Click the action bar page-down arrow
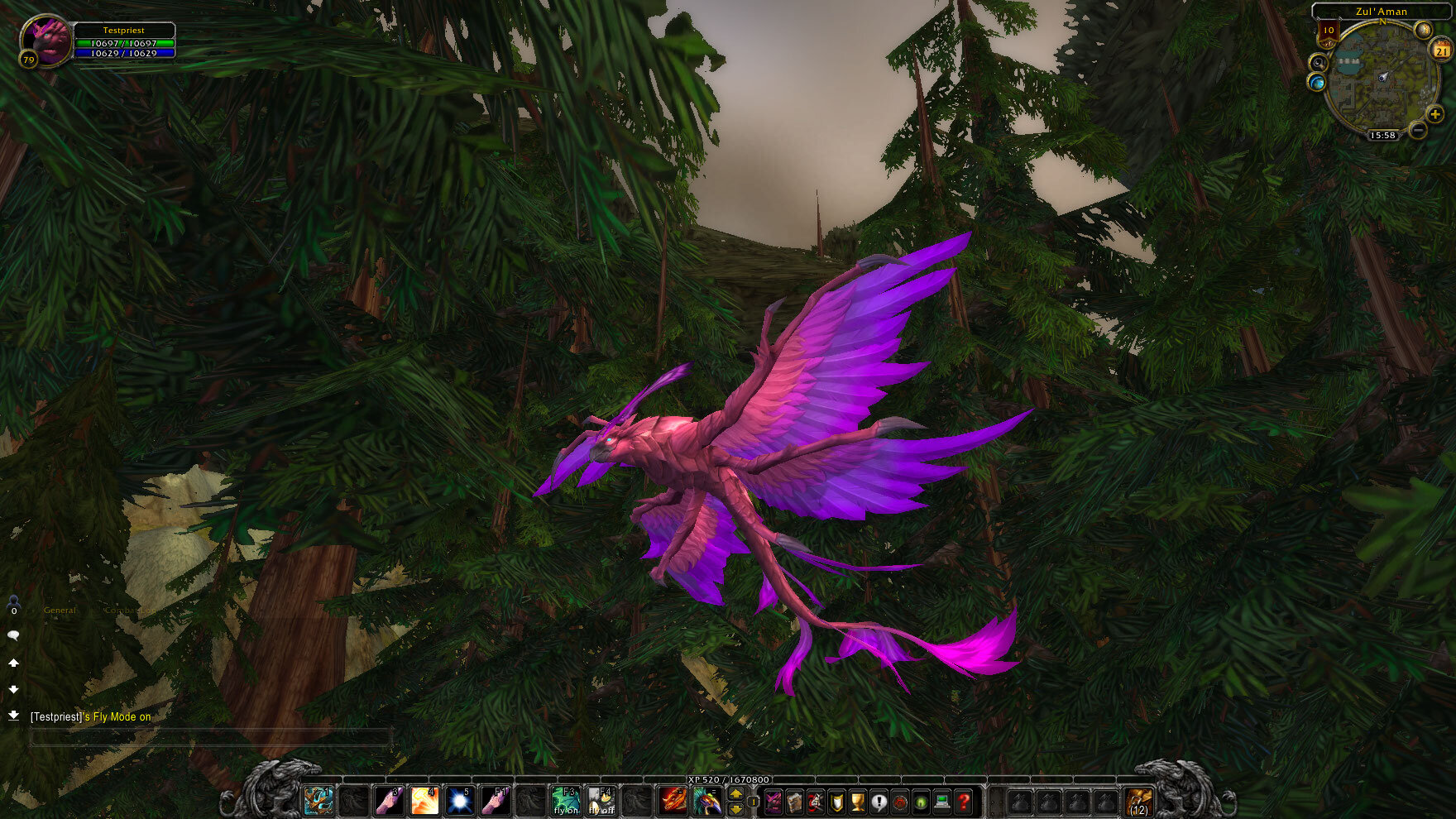Image resolution: width=1456 pixels, height=819 pixels. [735, 810]
